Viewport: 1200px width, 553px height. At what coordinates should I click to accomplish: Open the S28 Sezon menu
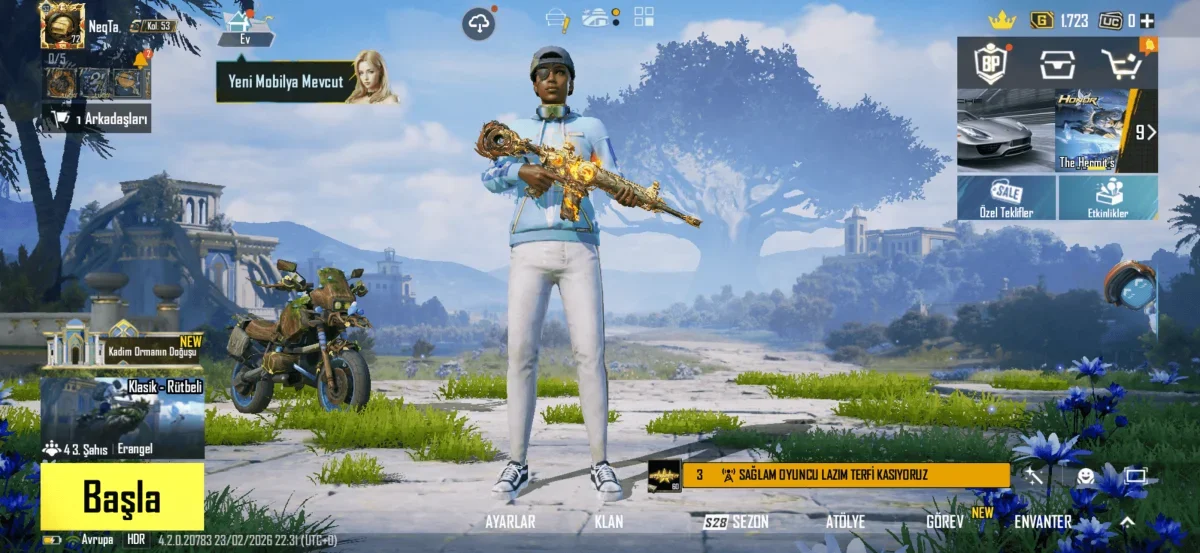(x=736, y=522)
